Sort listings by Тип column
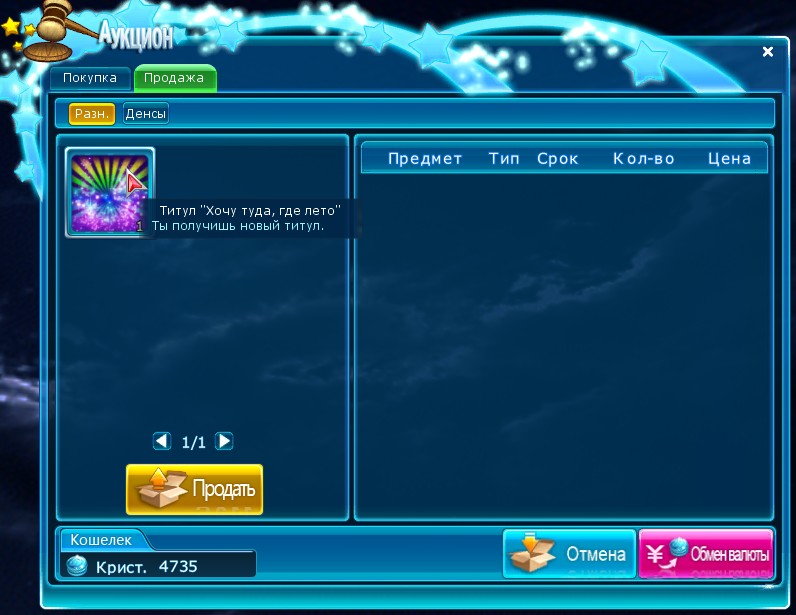Viewport: 796px width, 615px height. (504, 159)
